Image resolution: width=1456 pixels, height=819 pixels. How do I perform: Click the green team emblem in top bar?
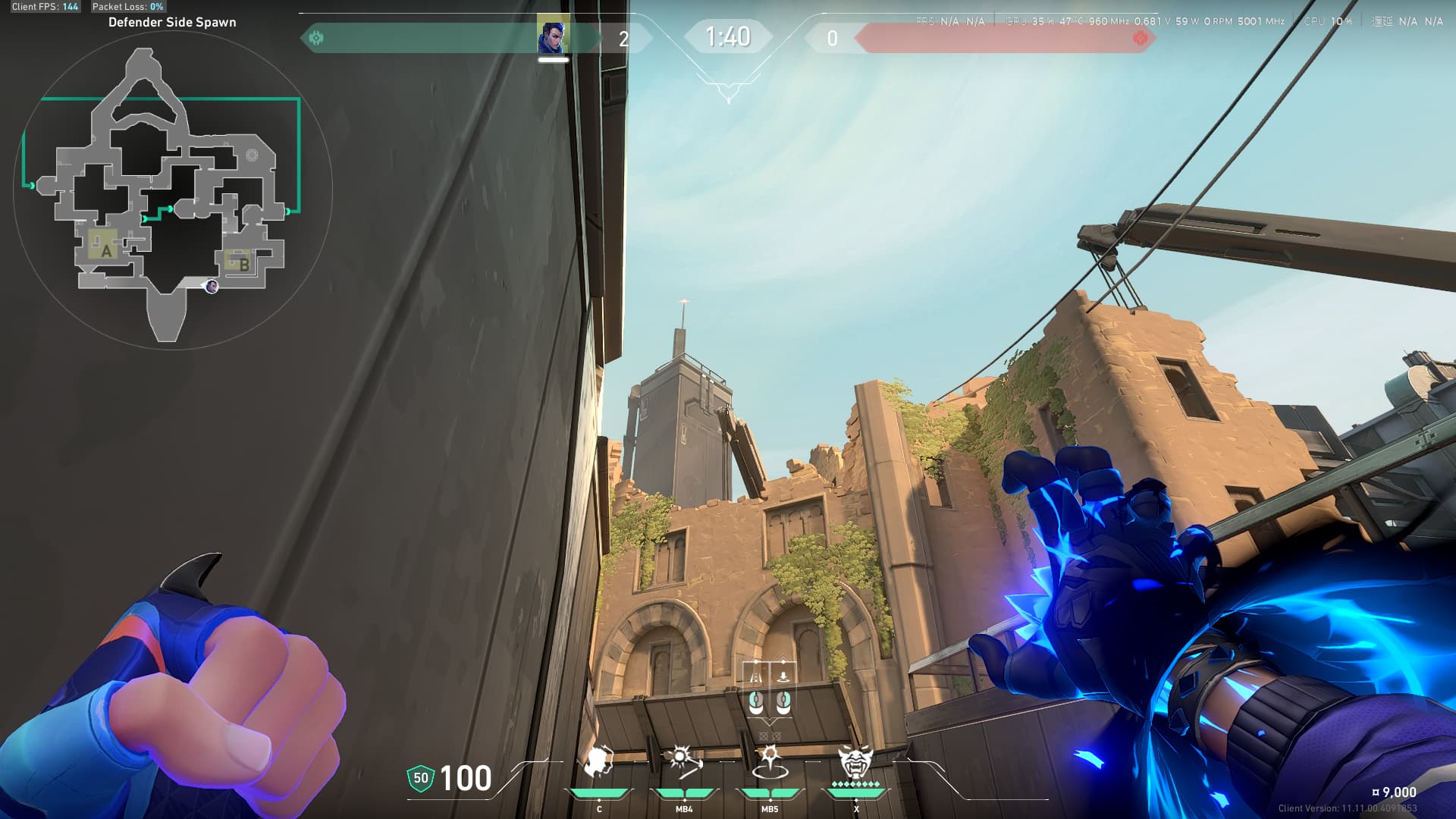pos(316,37)
